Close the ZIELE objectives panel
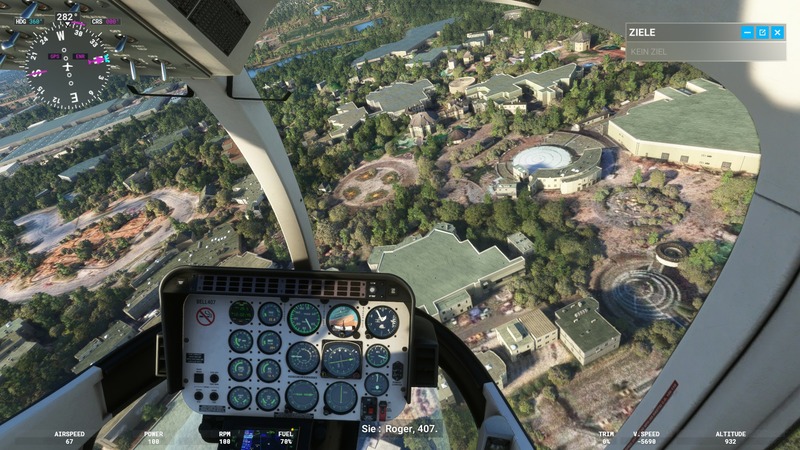The width and height of the screenshot is (800, 450). coord(777,33)
